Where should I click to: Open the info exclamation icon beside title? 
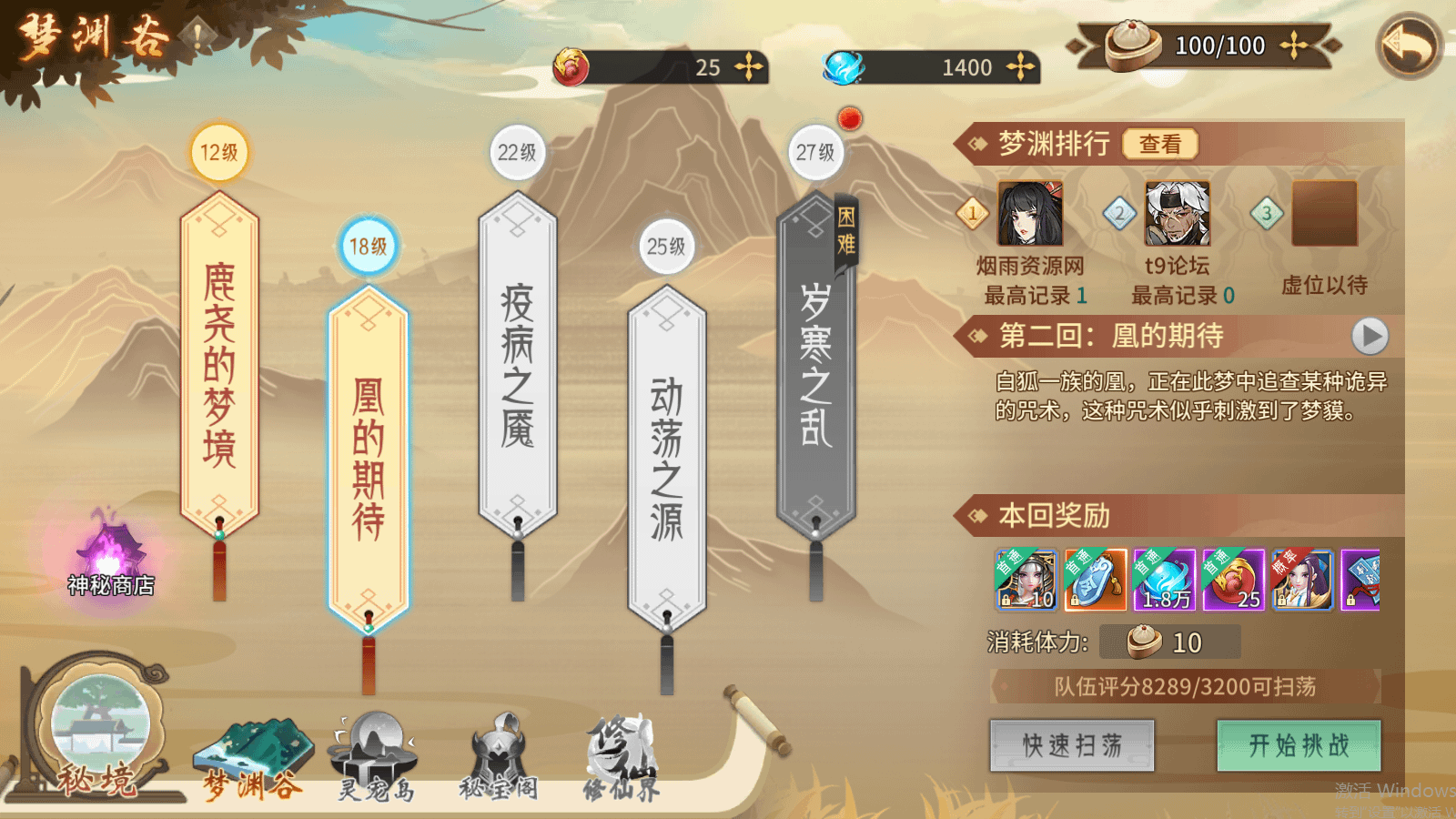click(x=197, y=36)
